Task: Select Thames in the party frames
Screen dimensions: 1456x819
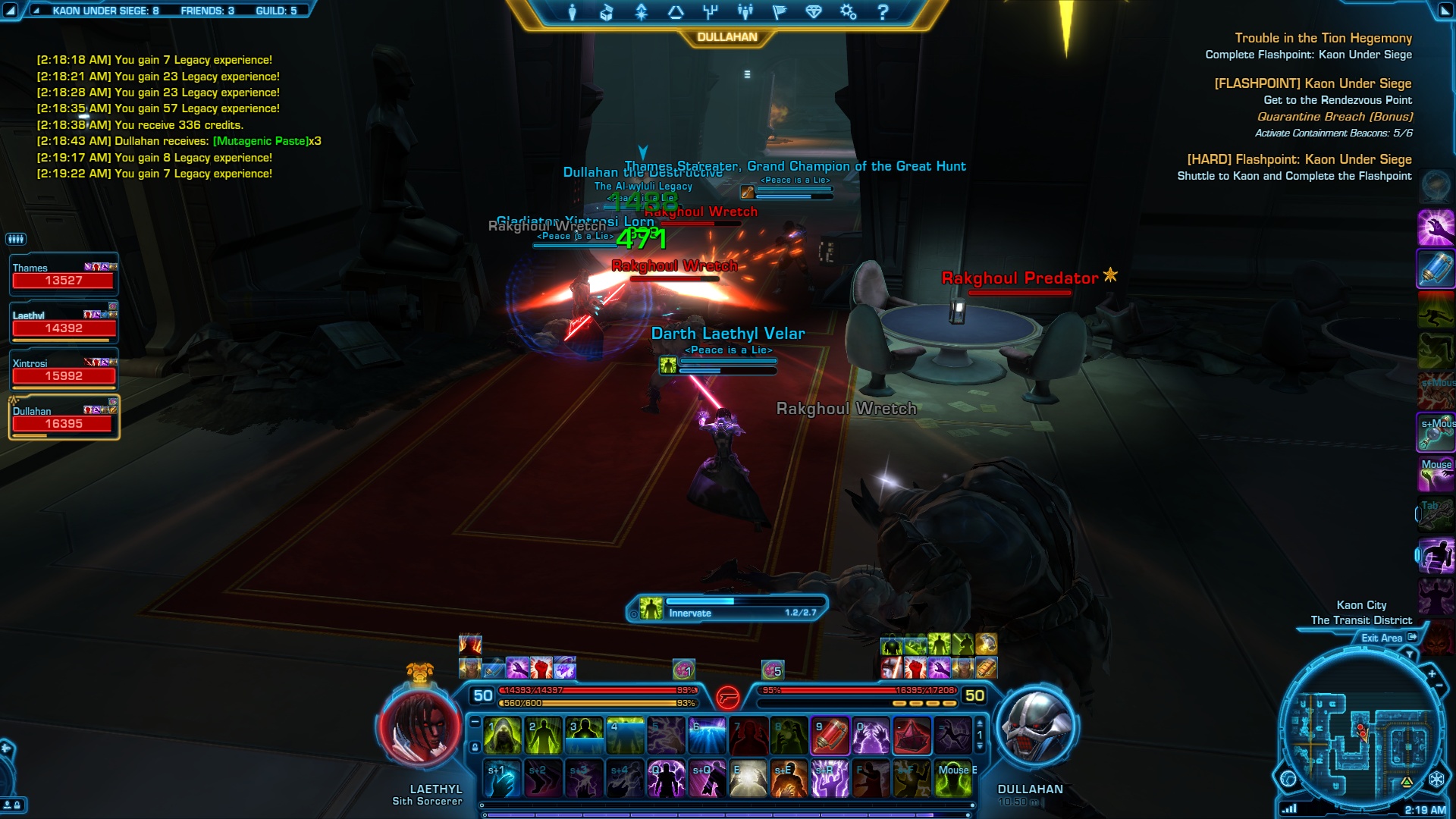Action: (x=64, y=275)
